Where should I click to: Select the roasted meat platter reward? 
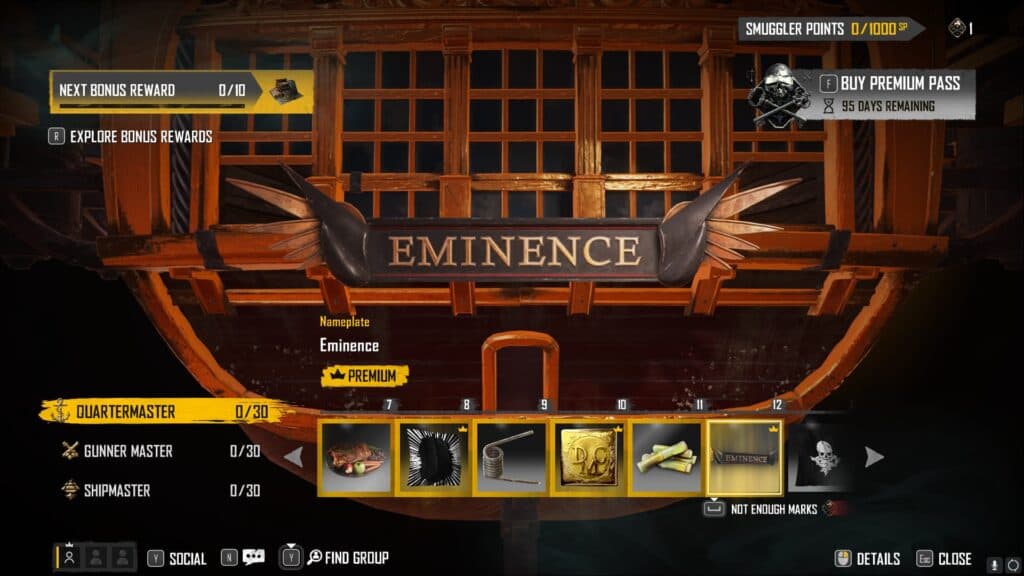pyautogui.click(x=355, y=457)
